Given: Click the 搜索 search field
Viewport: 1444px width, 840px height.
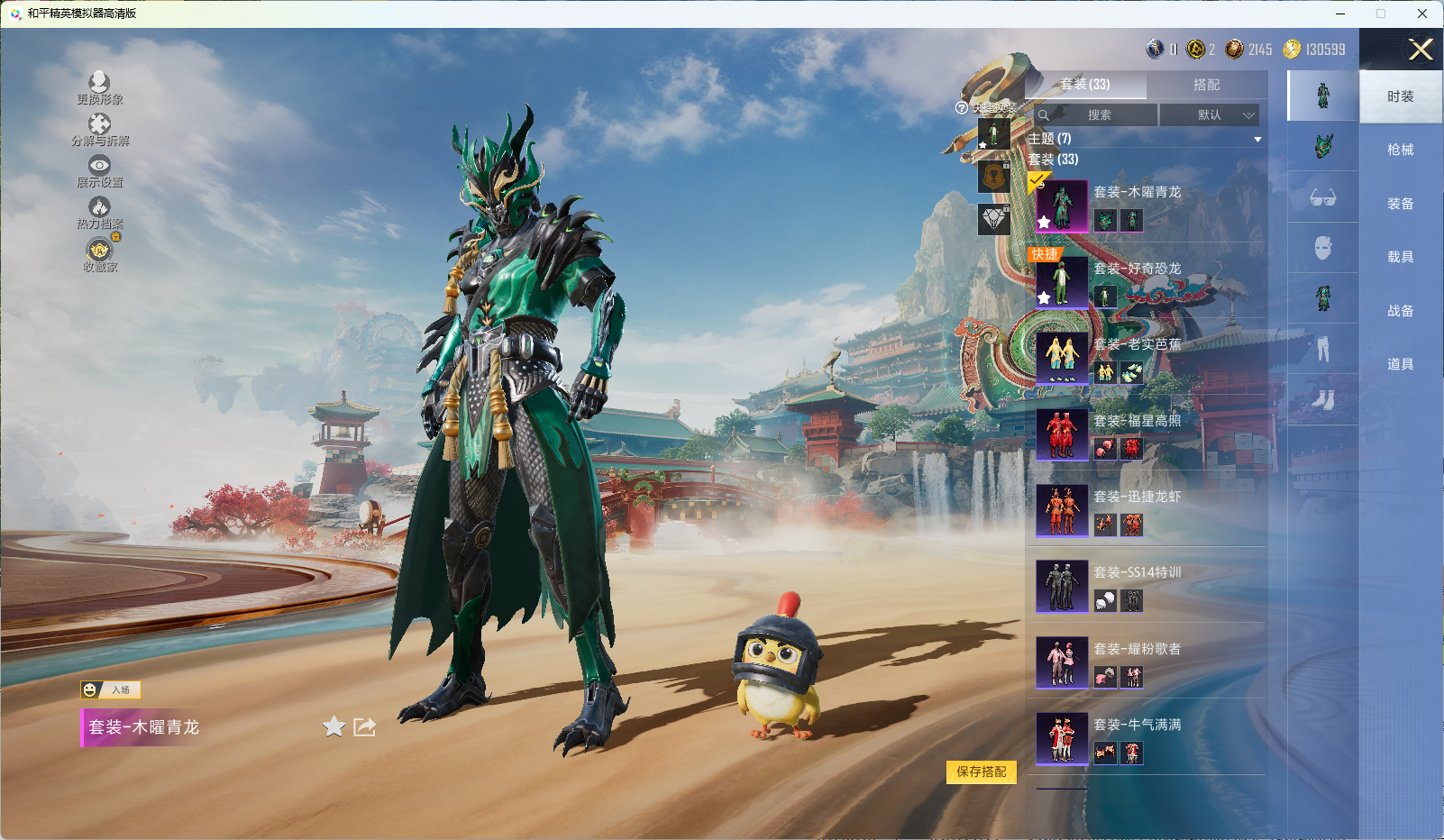Looking at the screenshot, I should tap(1096, 115).
